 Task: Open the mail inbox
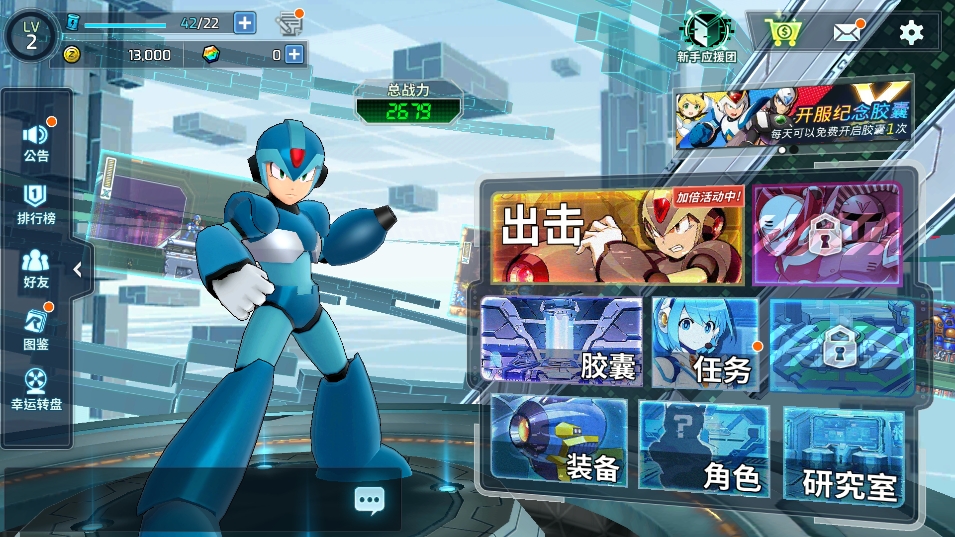pos(847,32)
